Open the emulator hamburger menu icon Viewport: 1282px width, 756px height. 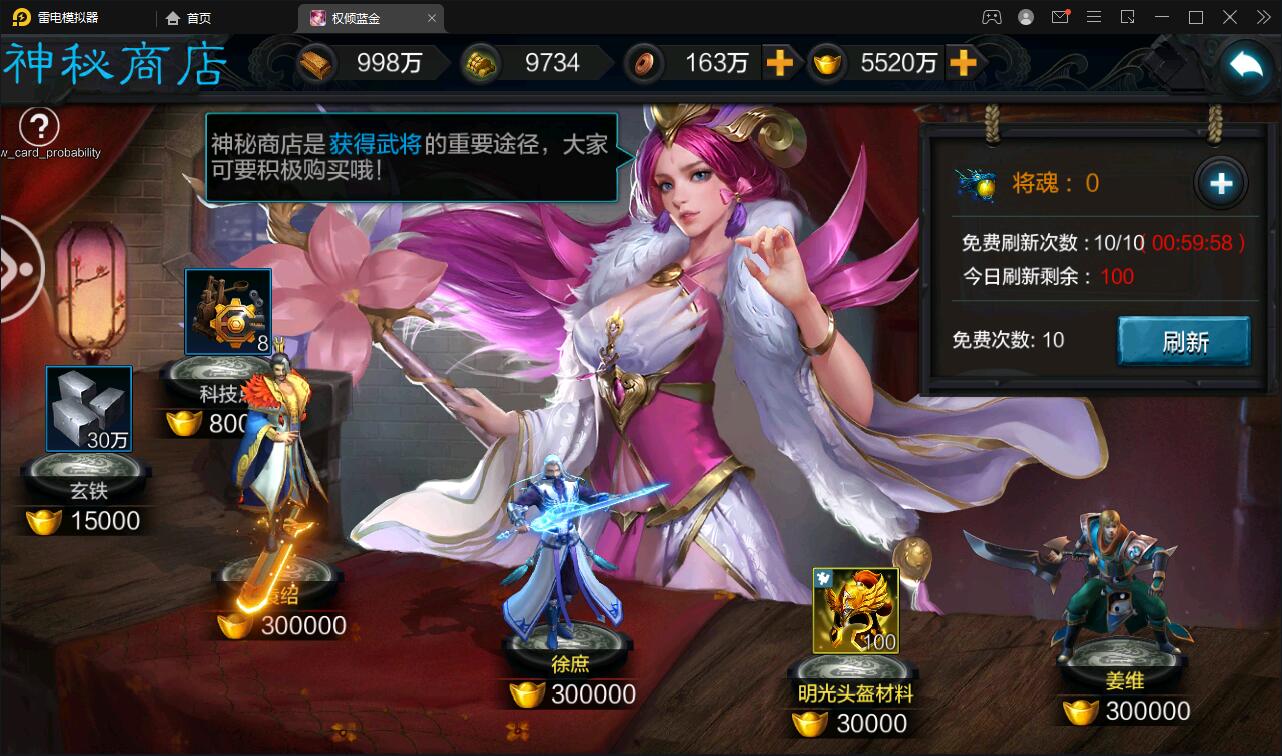(x=1094, y=17)
